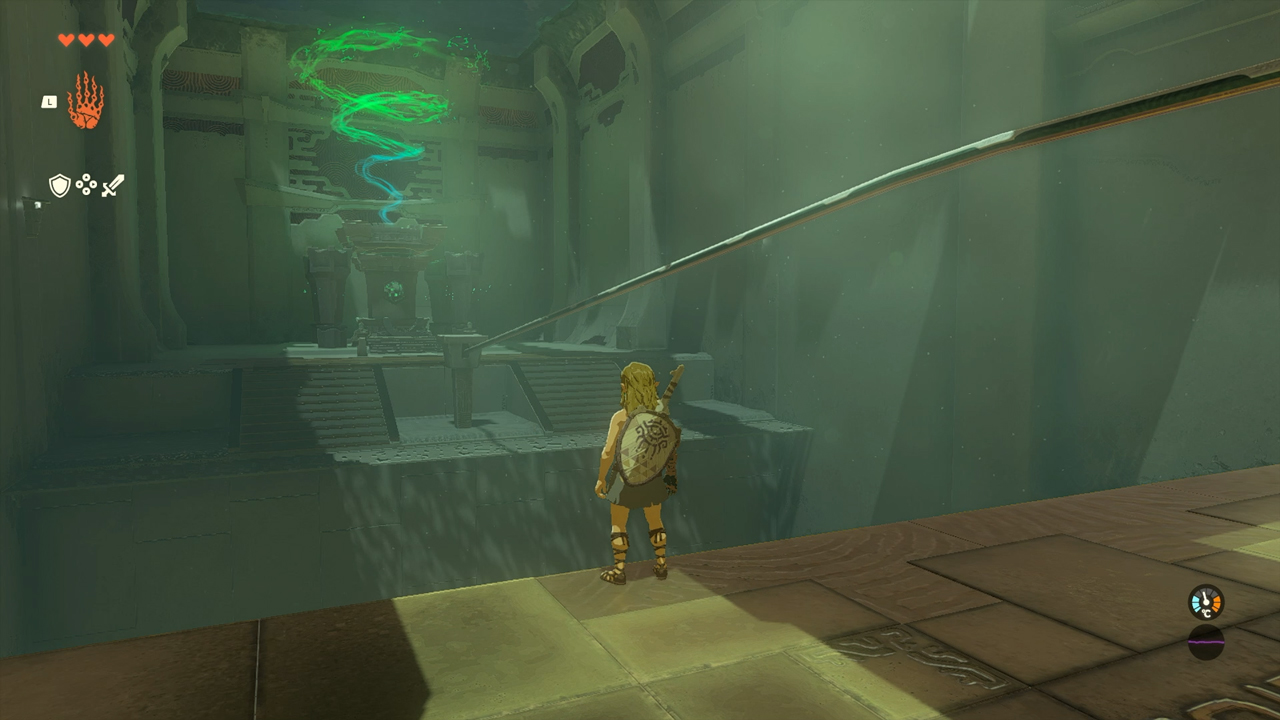Image resolution: width=1280 pixels, height=720 pixels.
Task: Choose the sword weapon quick-equip icon
Action: (x=113, y=185)
